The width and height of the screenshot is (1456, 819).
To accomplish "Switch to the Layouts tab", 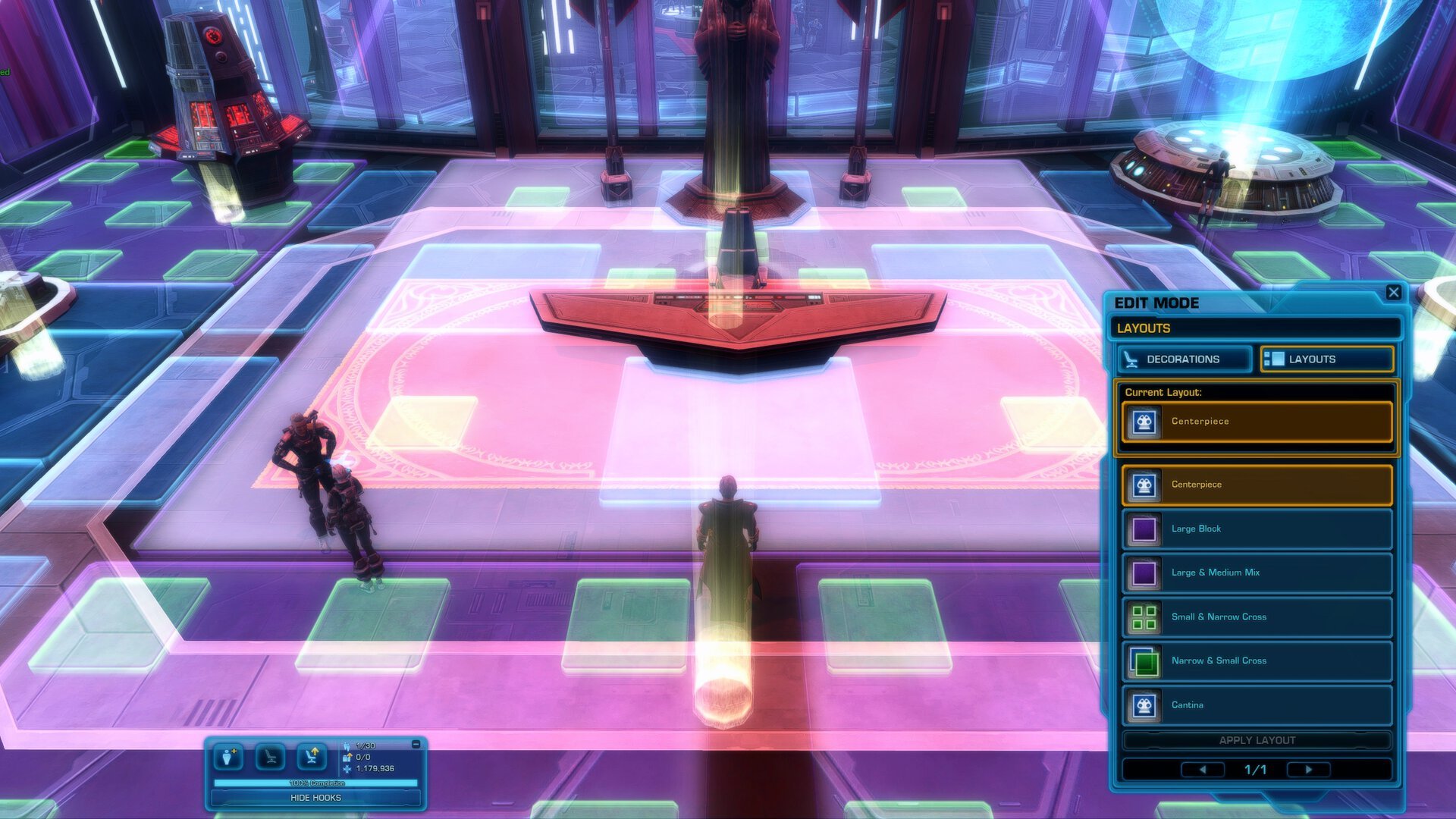I will pos(1326,359).
